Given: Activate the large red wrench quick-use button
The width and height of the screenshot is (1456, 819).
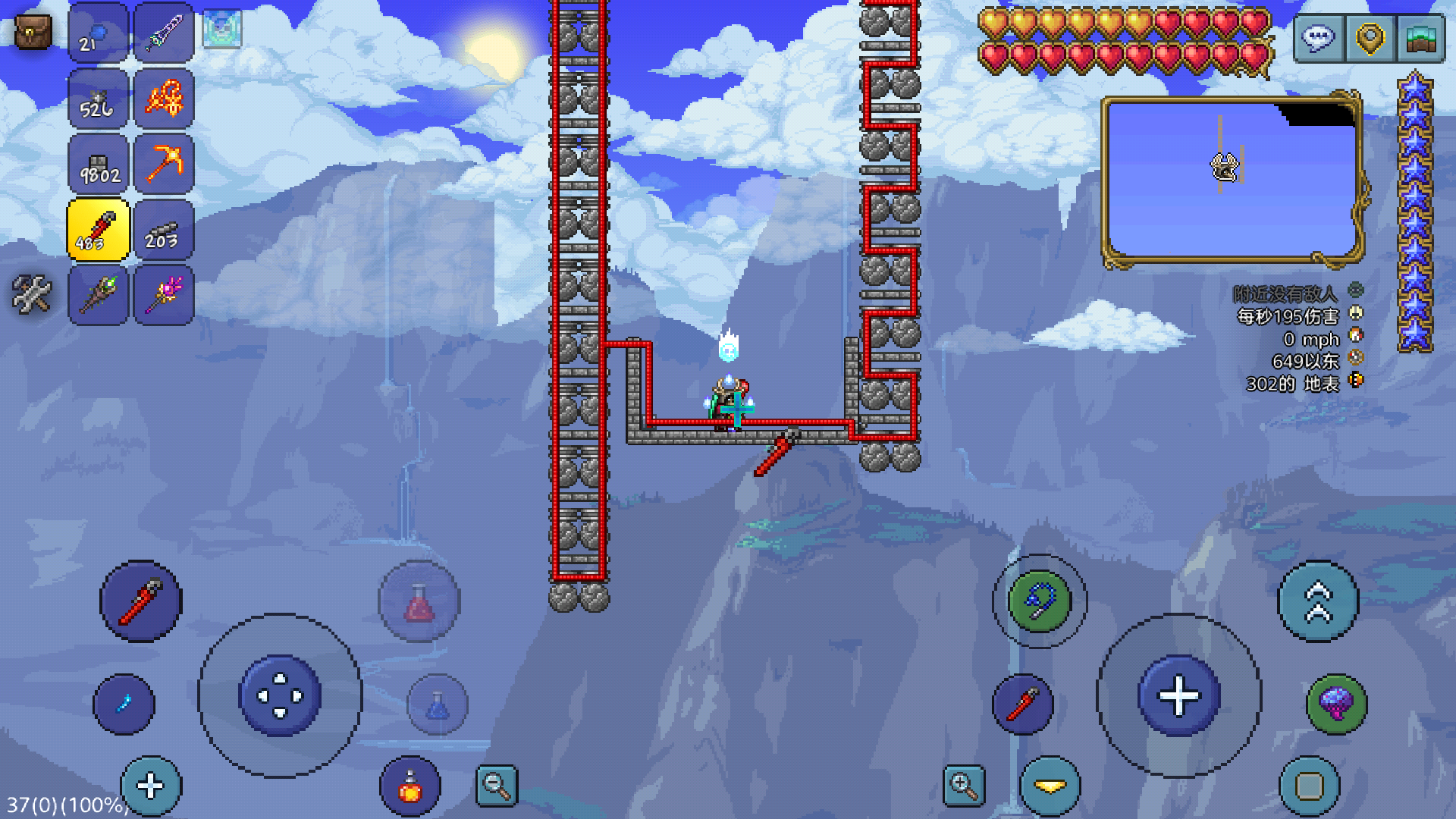Looking at the screenshot, I should tap(141, 602).
